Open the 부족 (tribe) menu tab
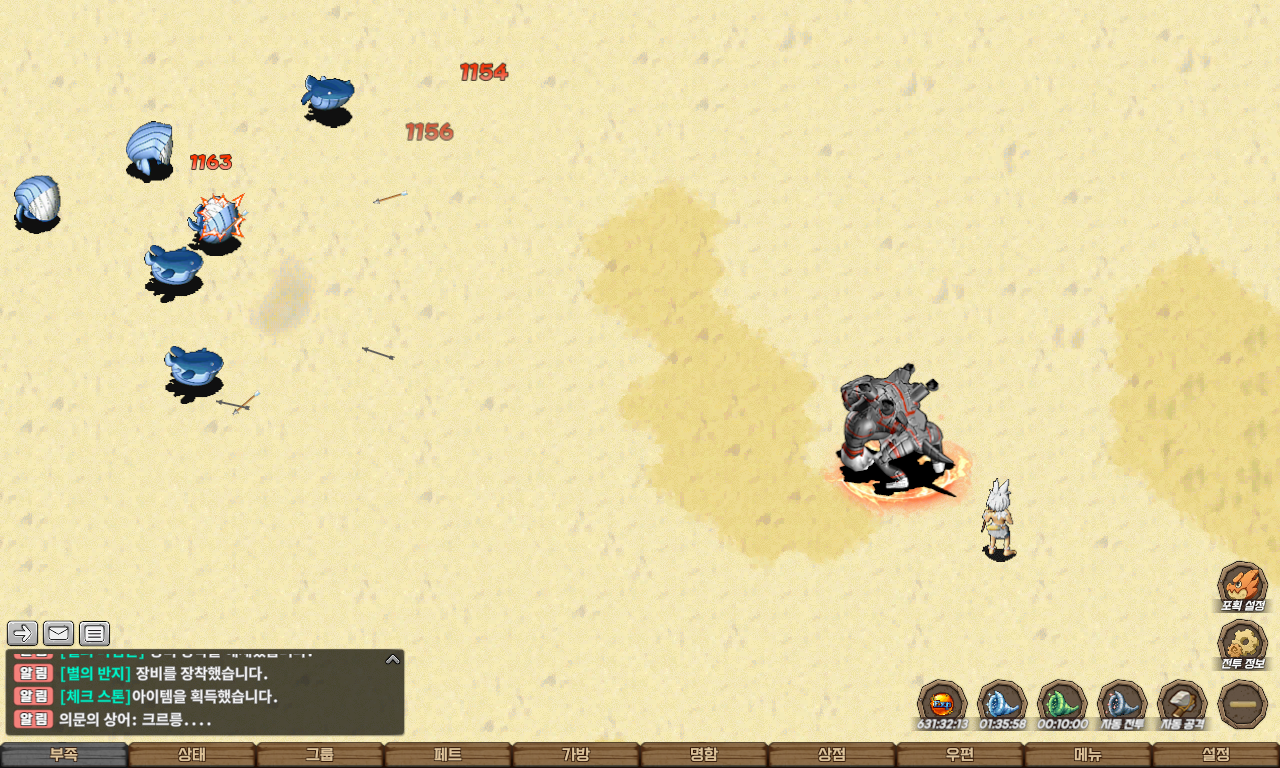 (x=64, y=755)
